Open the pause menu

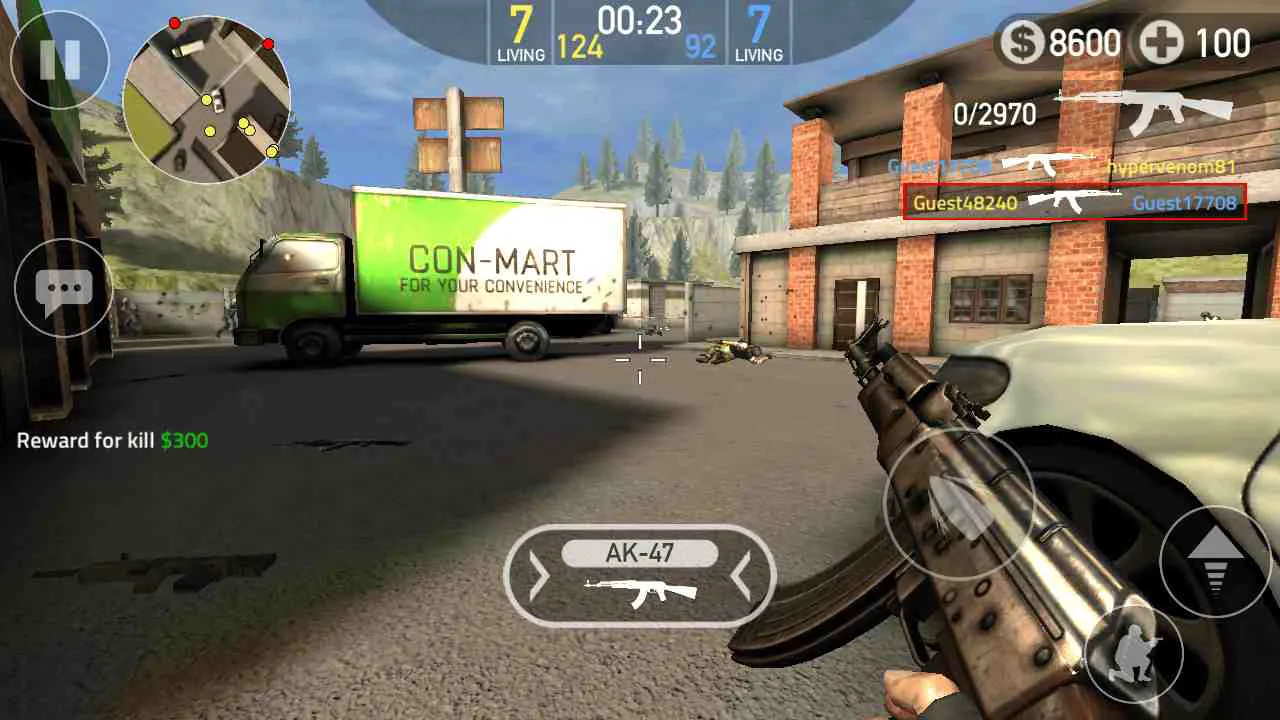pos(60,60)
